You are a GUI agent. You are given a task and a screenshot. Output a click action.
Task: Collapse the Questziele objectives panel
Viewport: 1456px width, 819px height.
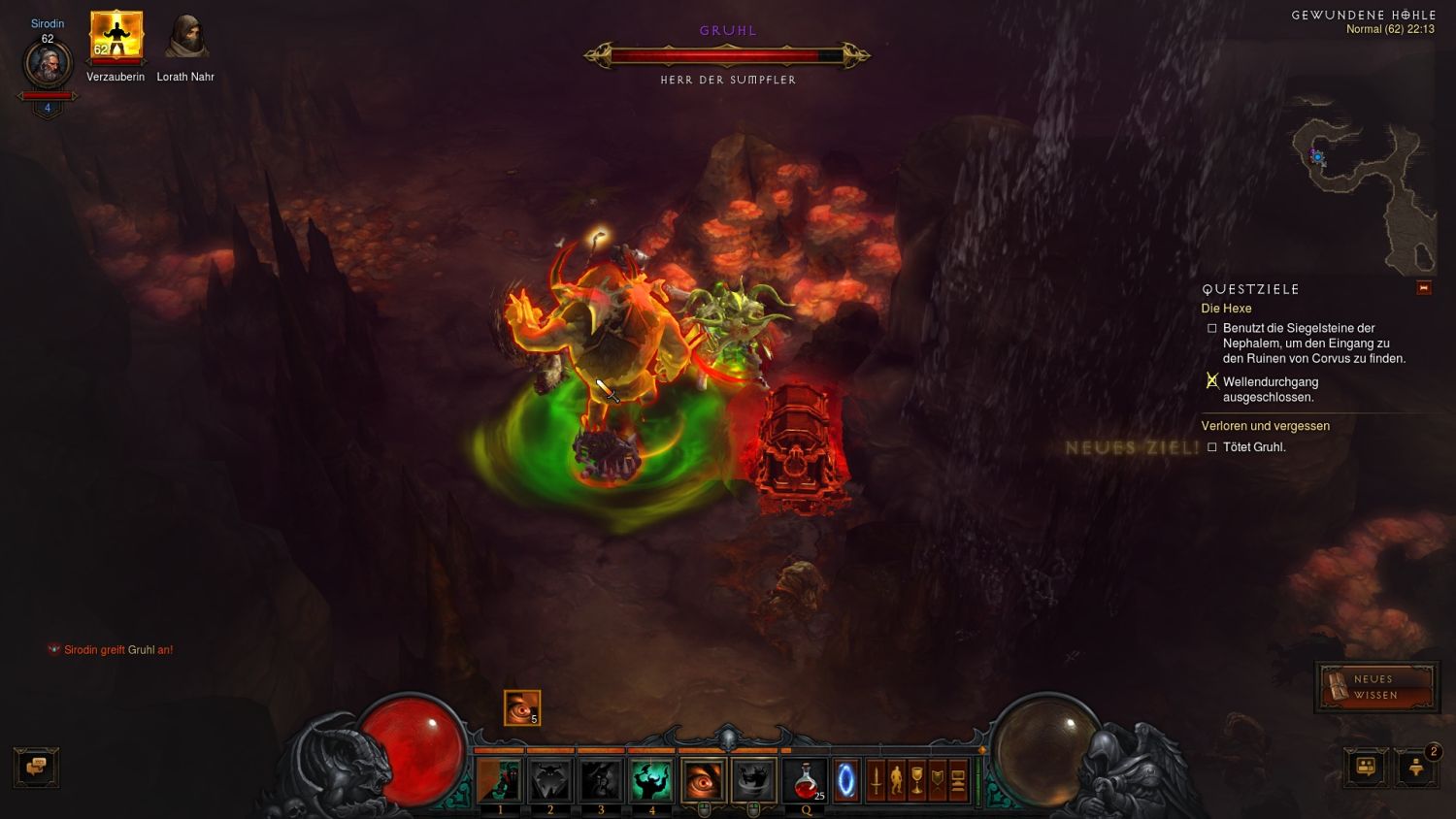[1423, 288]
